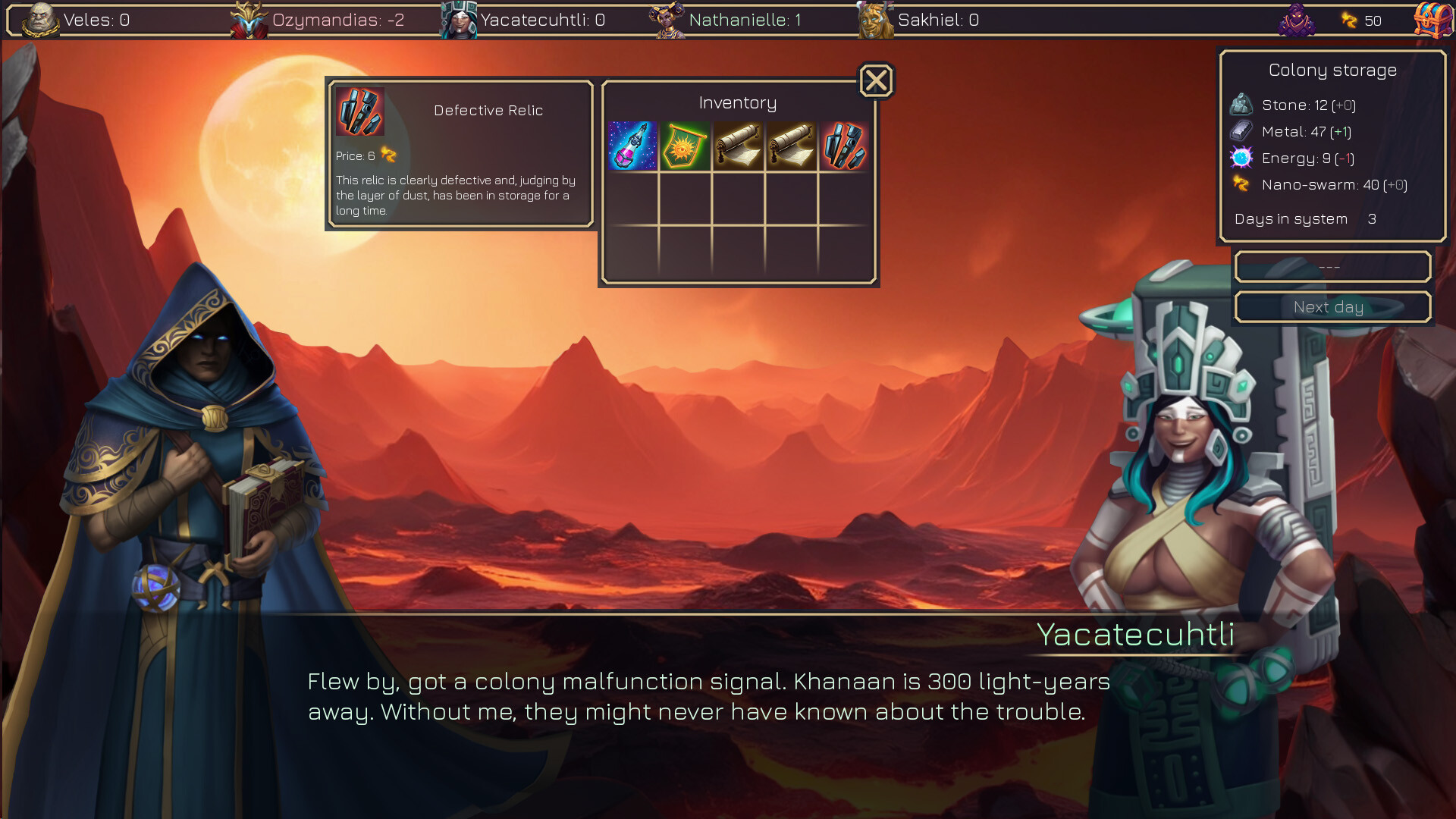Click the Nano-swarm resource icon in Colony storage
Image resolution: width=1456 pixels, height=819 pixels.
click(1241, 184)
